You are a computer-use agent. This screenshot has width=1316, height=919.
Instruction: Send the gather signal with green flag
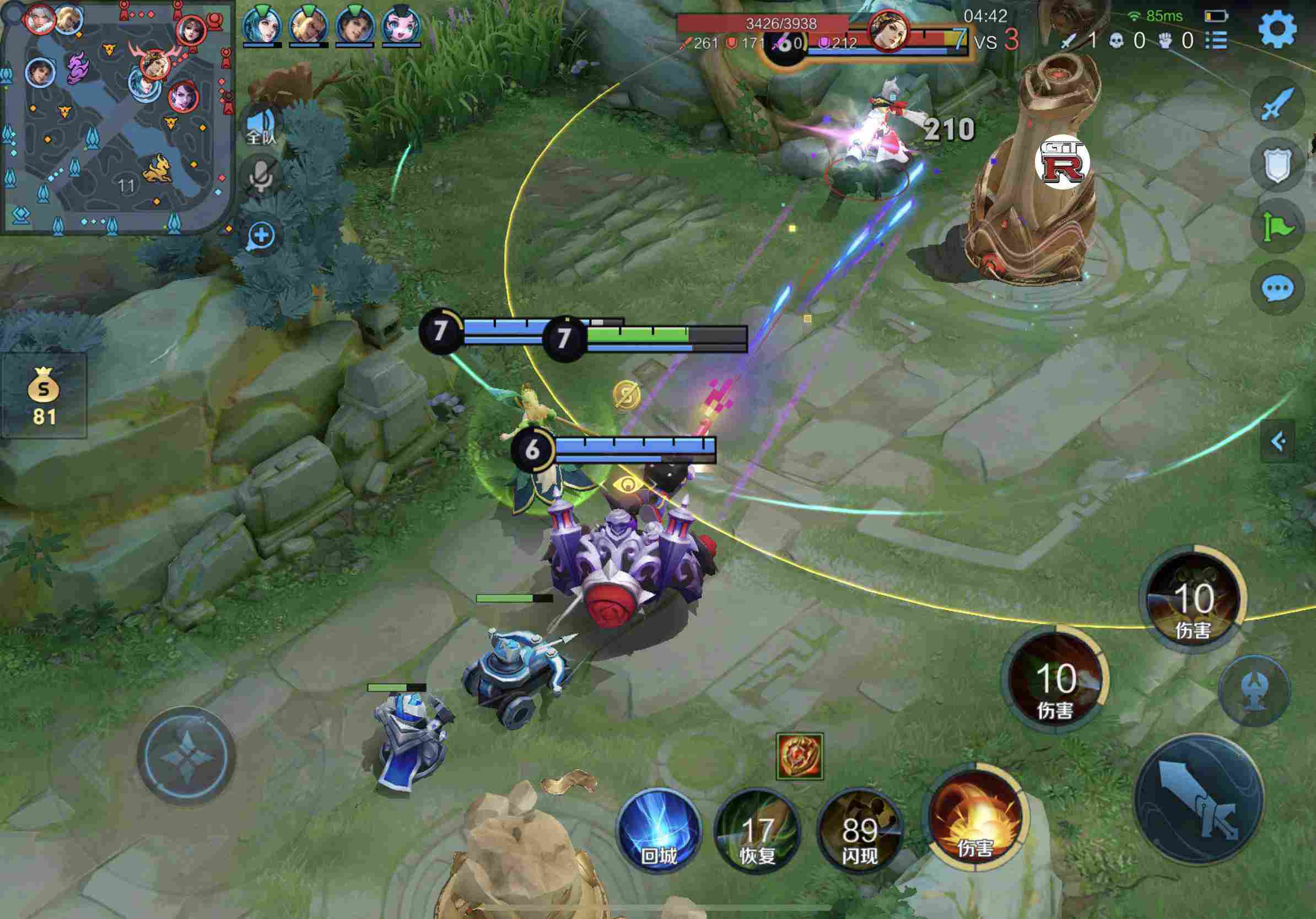1277,226
